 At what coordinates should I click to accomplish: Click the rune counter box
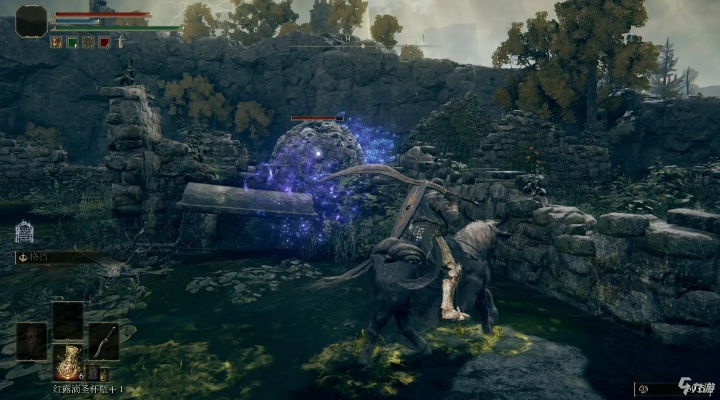point(670,389)
